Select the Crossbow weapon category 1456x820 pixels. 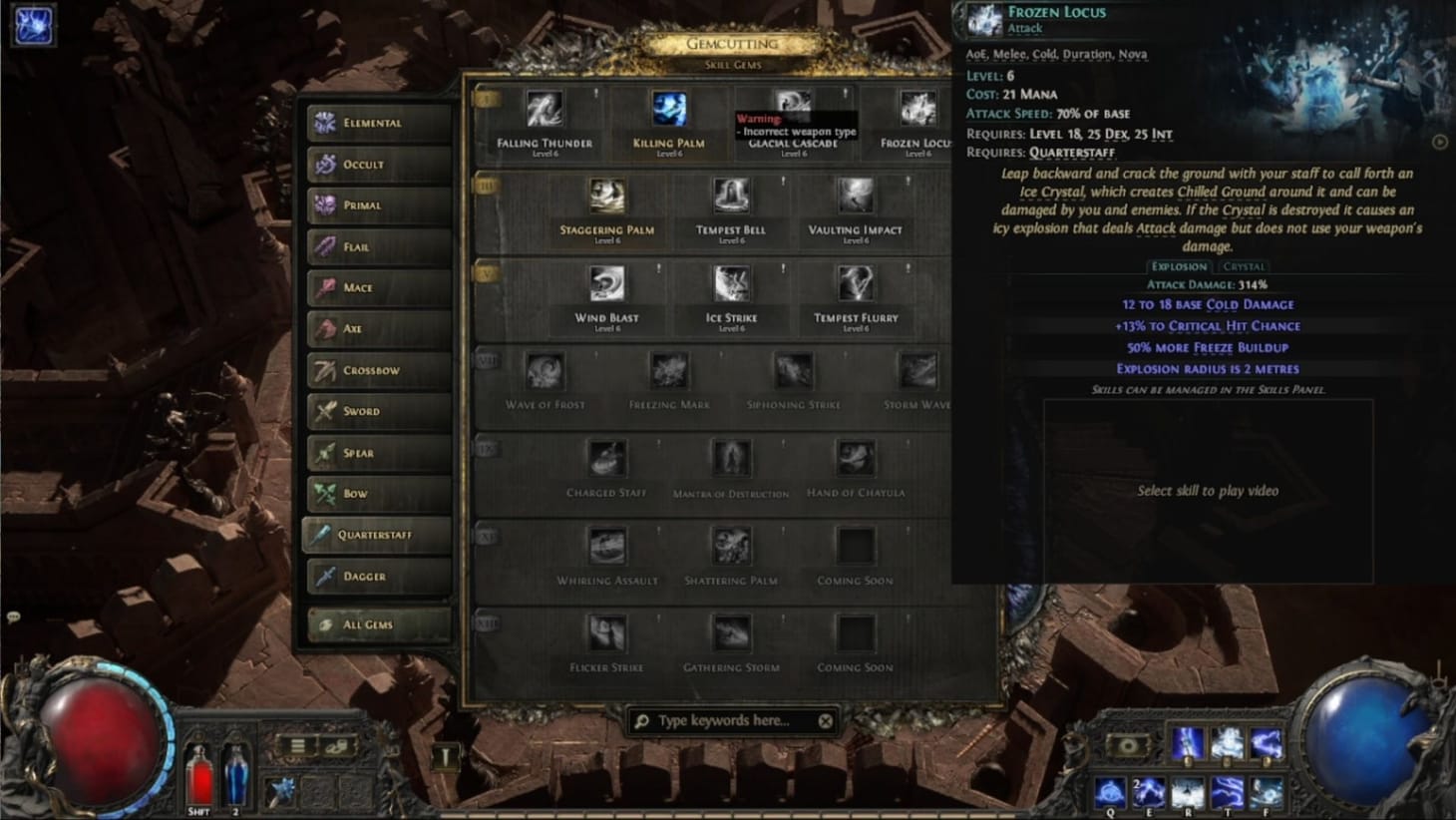click(377, 370)
